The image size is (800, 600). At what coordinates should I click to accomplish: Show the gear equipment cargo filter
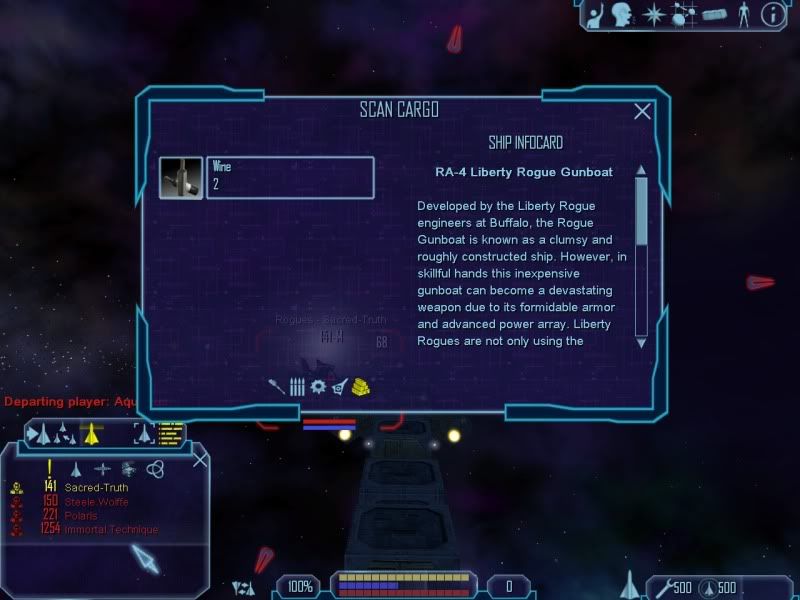coord(318,386)
